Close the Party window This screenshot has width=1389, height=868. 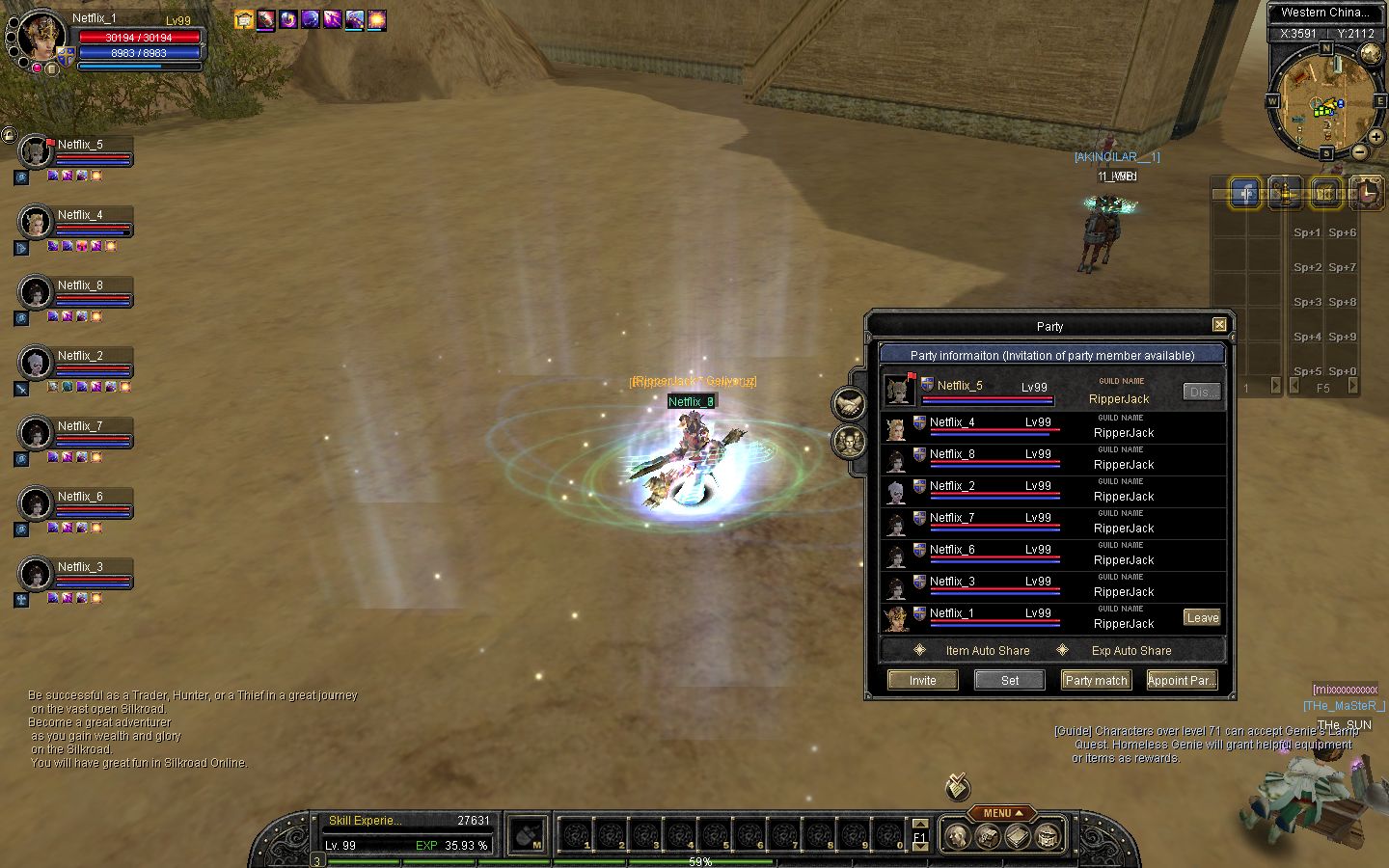click(1219, 325)
